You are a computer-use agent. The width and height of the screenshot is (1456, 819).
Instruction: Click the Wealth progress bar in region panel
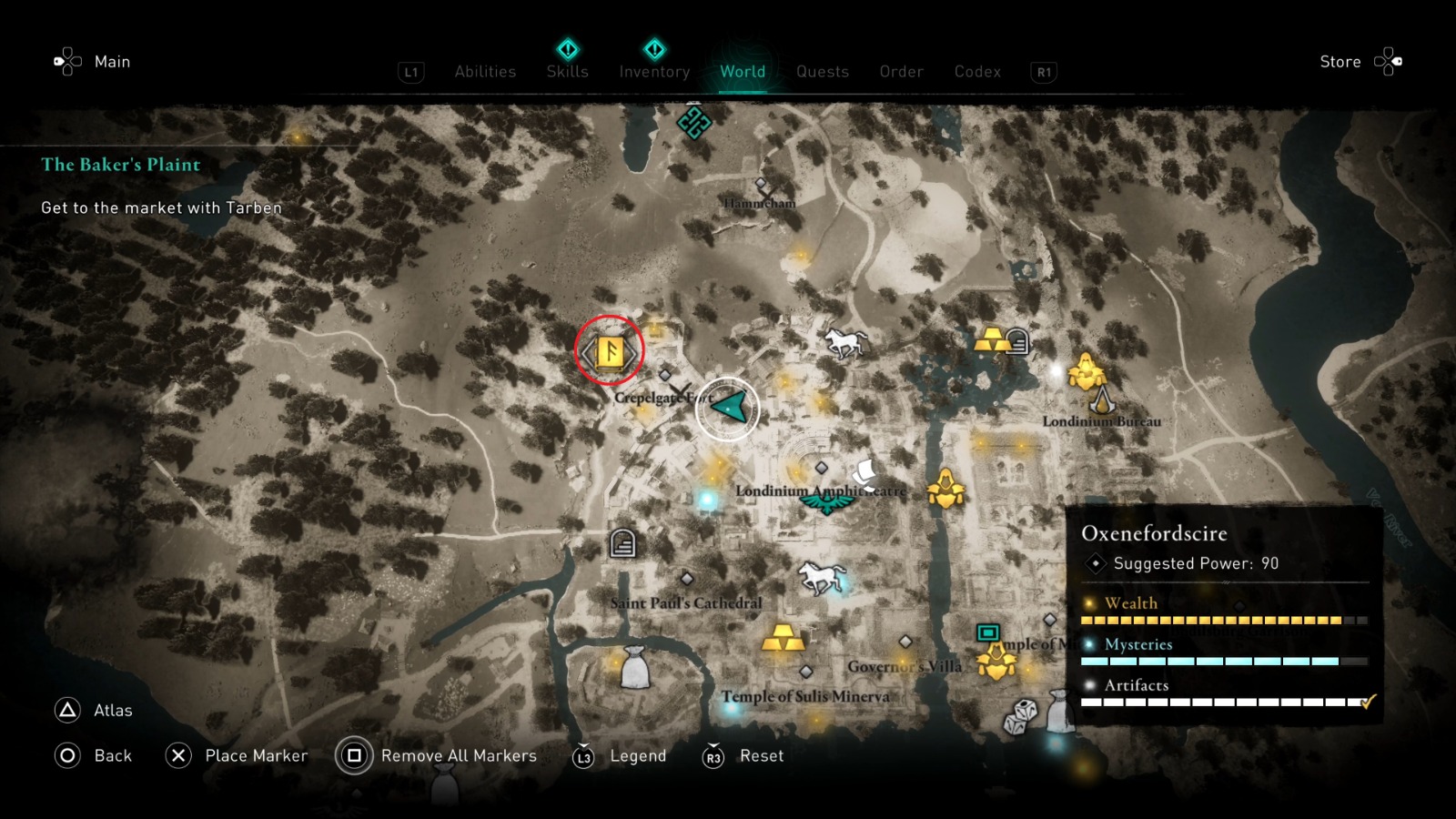click(1215, 618)
